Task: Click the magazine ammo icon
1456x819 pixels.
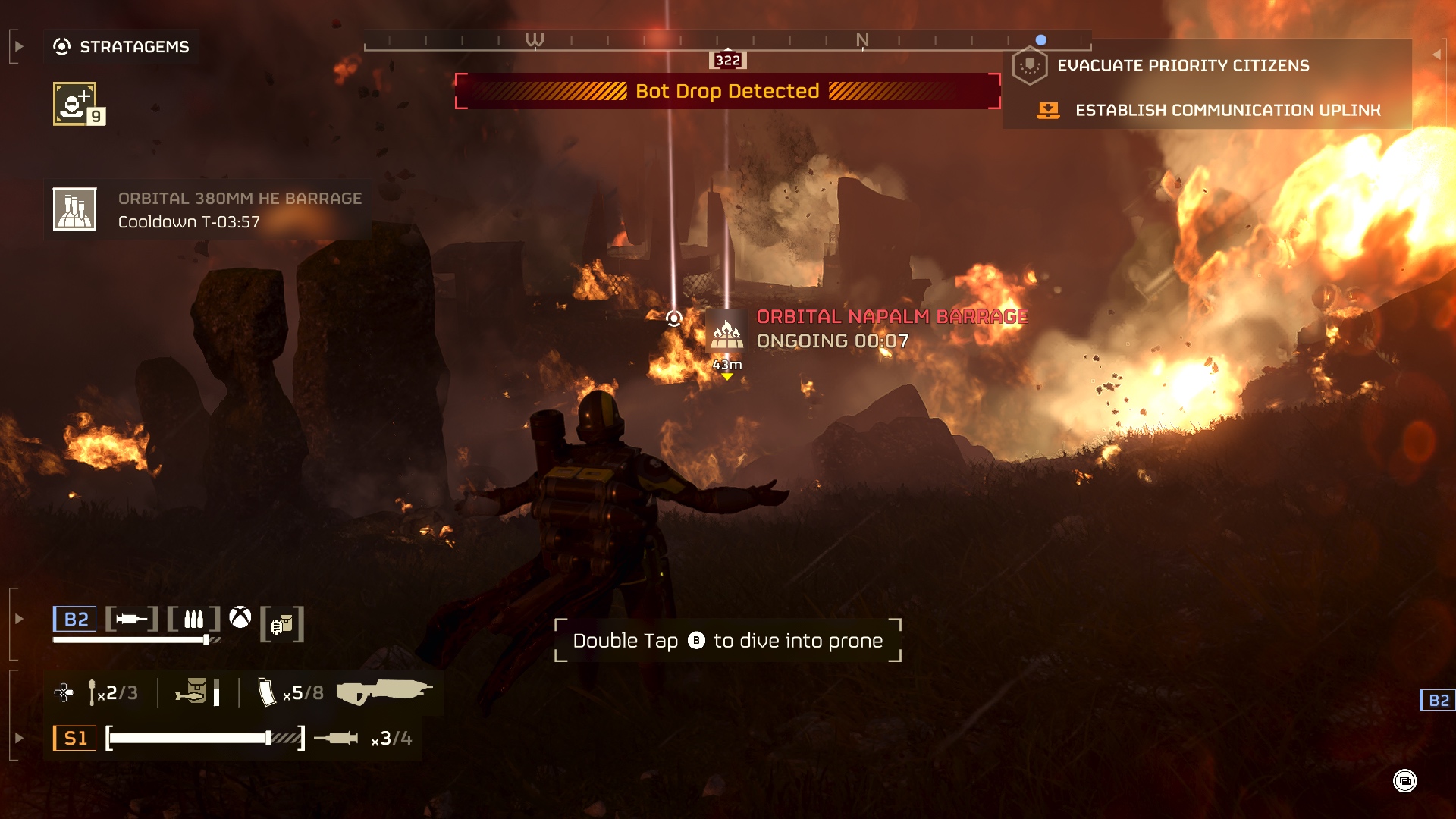Action: (266, 692)
